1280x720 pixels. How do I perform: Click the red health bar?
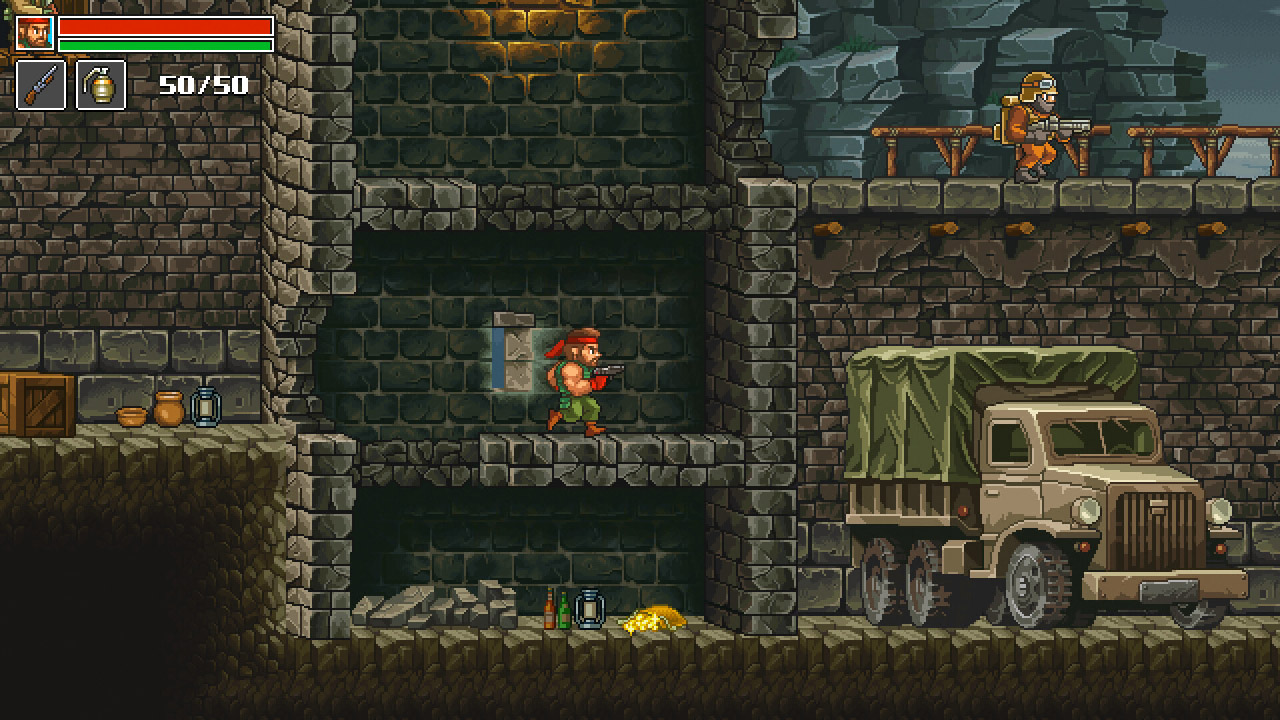coord(165,28)
